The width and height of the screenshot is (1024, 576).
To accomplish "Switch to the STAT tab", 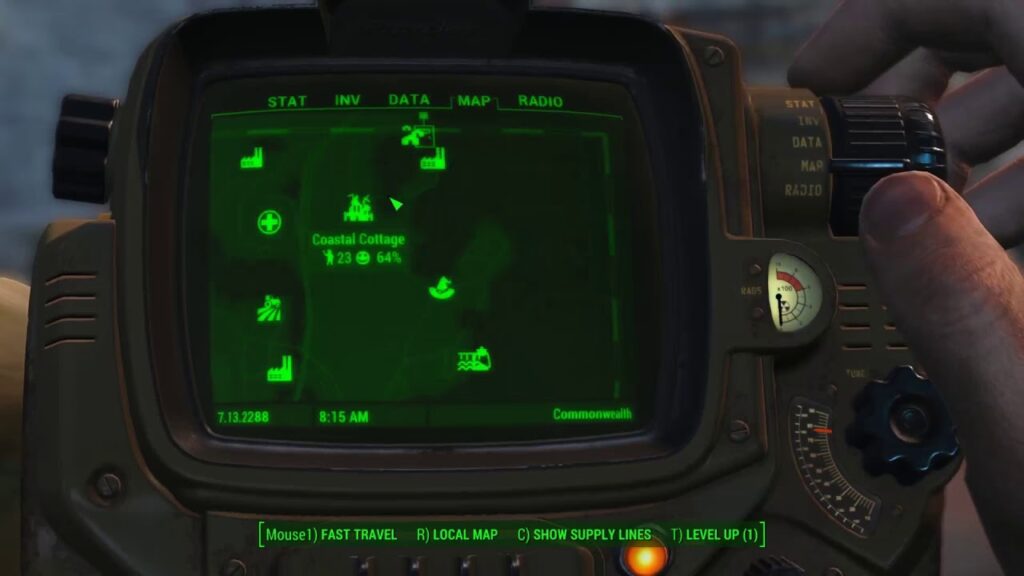I will (x=287, y=101).
